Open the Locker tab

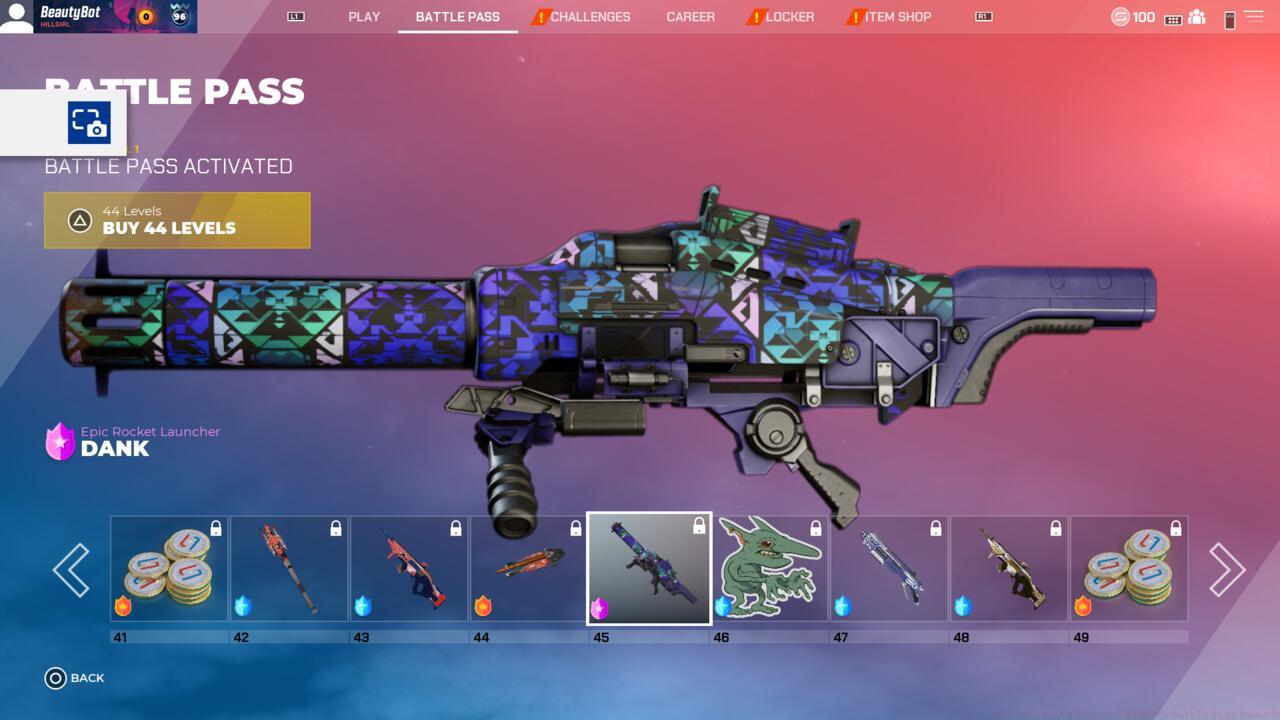(x=789, y=17)
